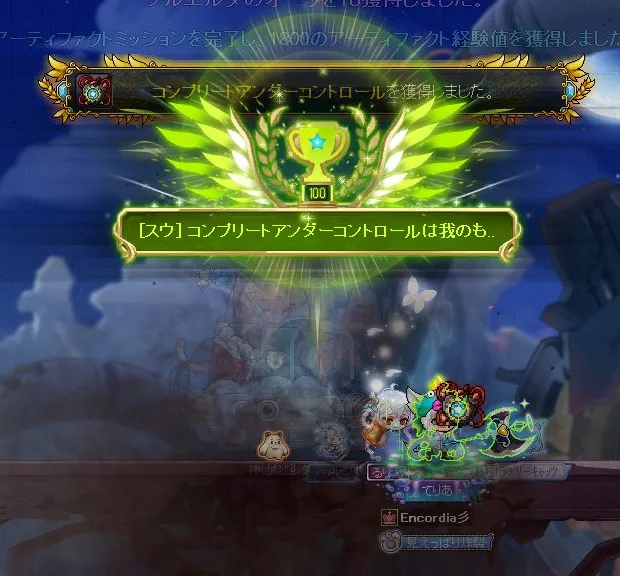Select the item icon in the obtained-item banner
The height and width of the screenshot is (576, 620).
[95, 91]
